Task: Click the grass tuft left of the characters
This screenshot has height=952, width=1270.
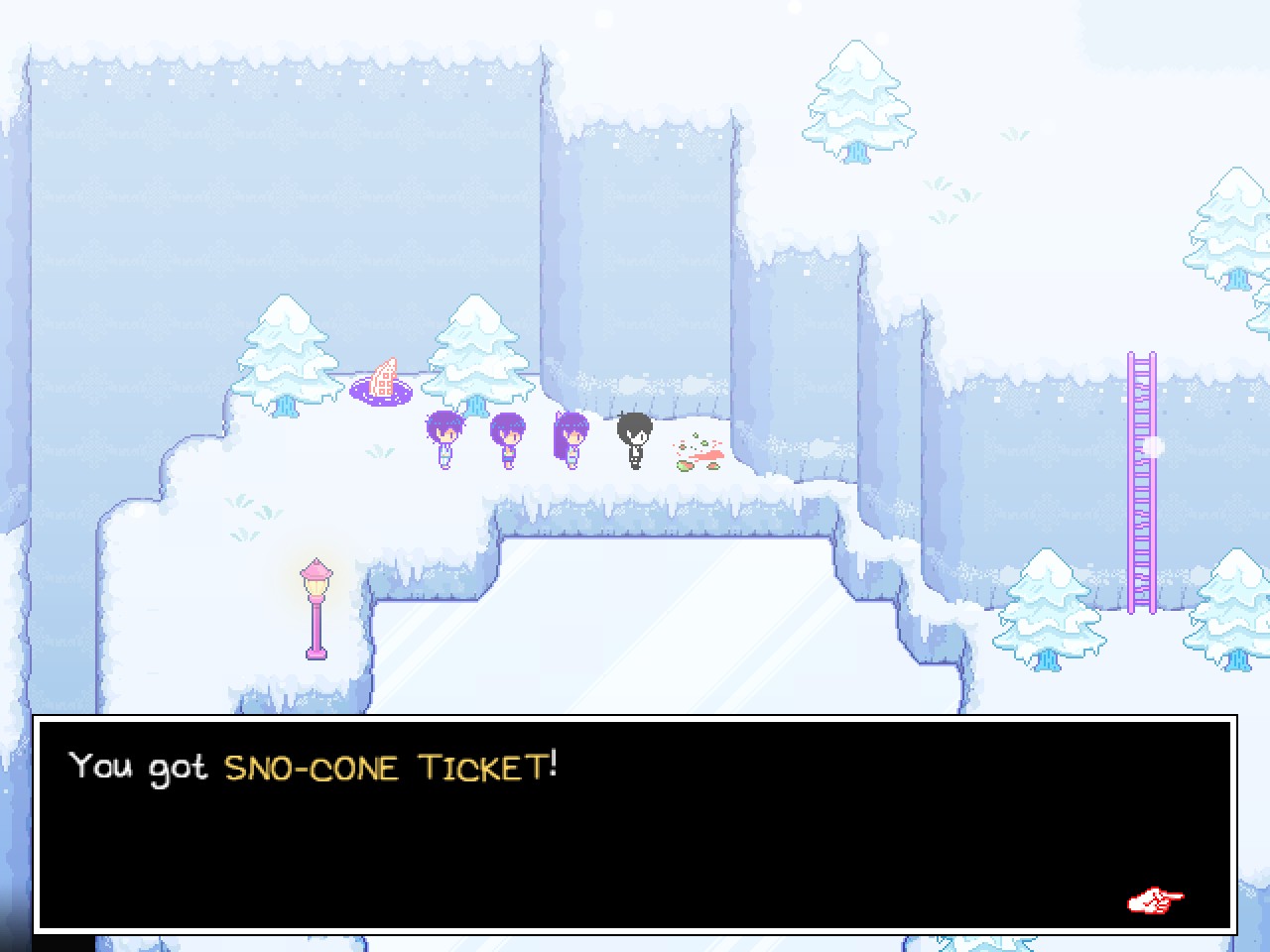Action: tap(379, 451)
